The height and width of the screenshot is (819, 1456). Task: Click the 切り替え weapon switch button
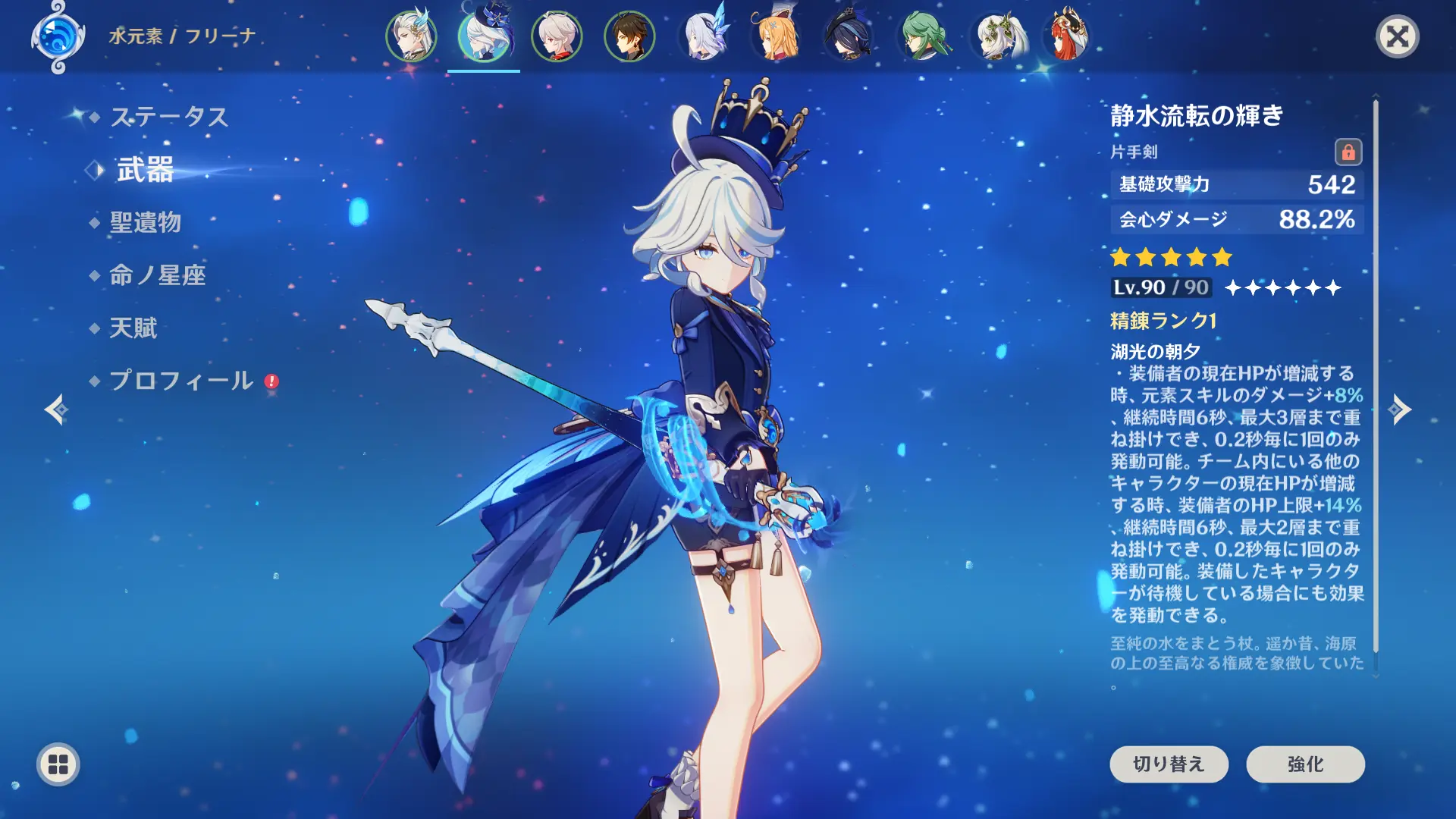click(x=1169, y=764)
